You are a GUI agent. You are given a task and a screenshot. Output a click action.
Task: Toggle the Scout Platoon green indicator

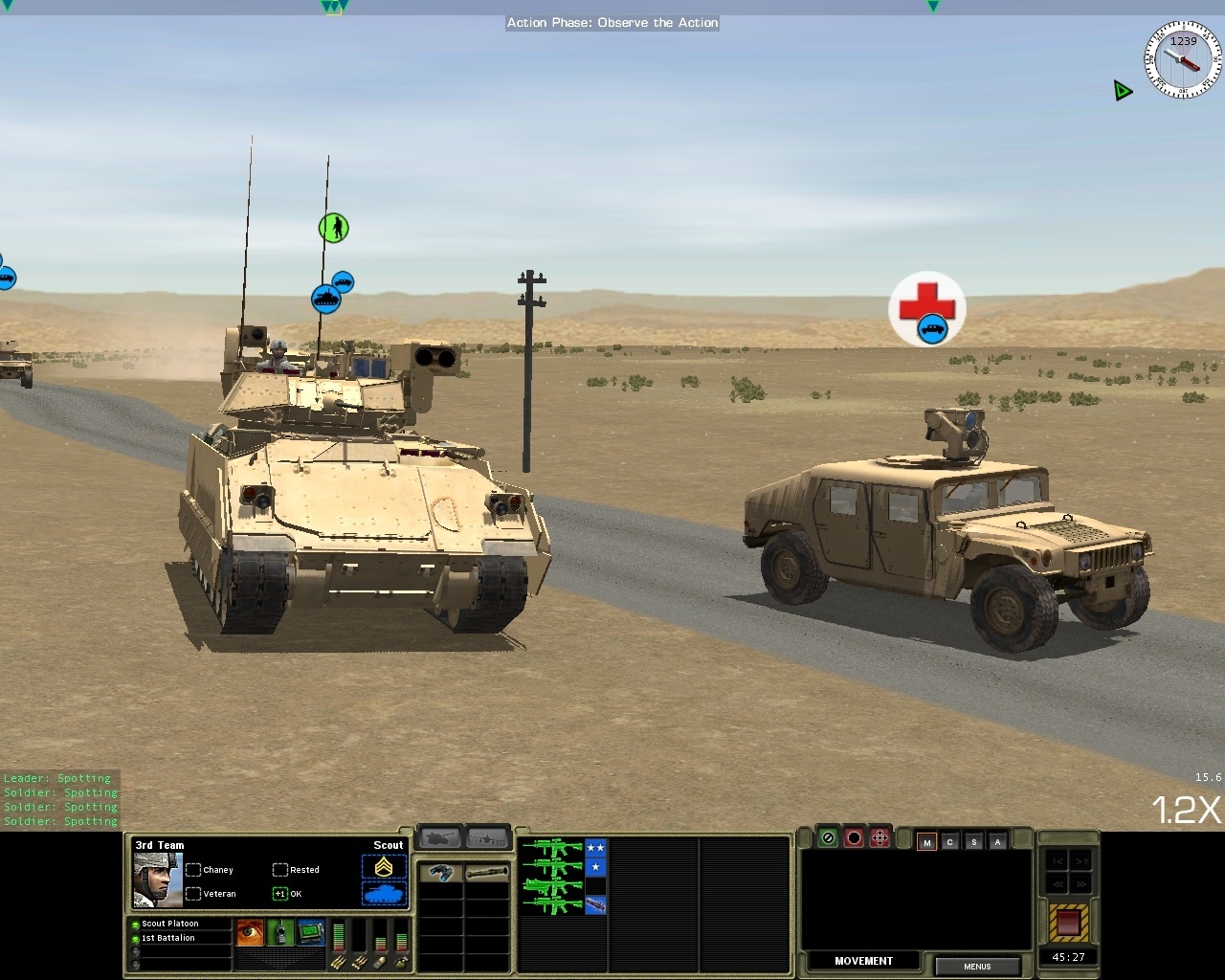[x=134, y=923]
